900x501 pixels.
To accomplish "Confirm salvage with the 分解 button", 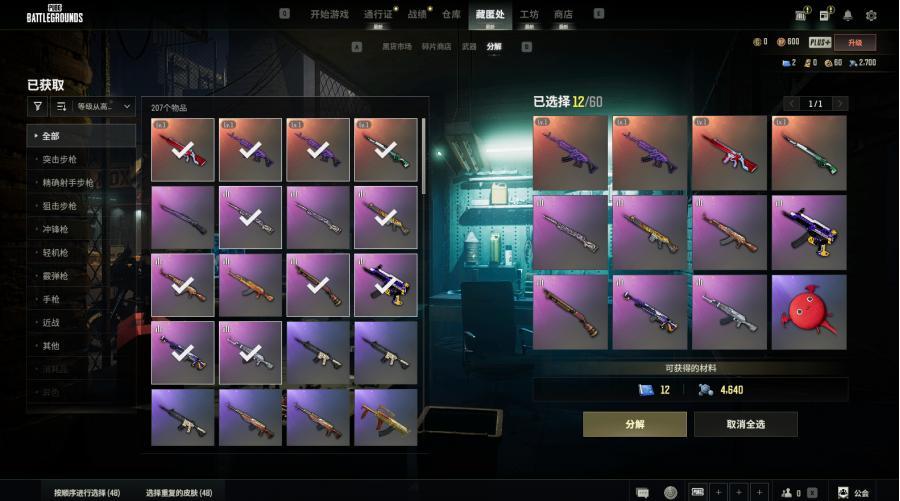I will (634, 424).
